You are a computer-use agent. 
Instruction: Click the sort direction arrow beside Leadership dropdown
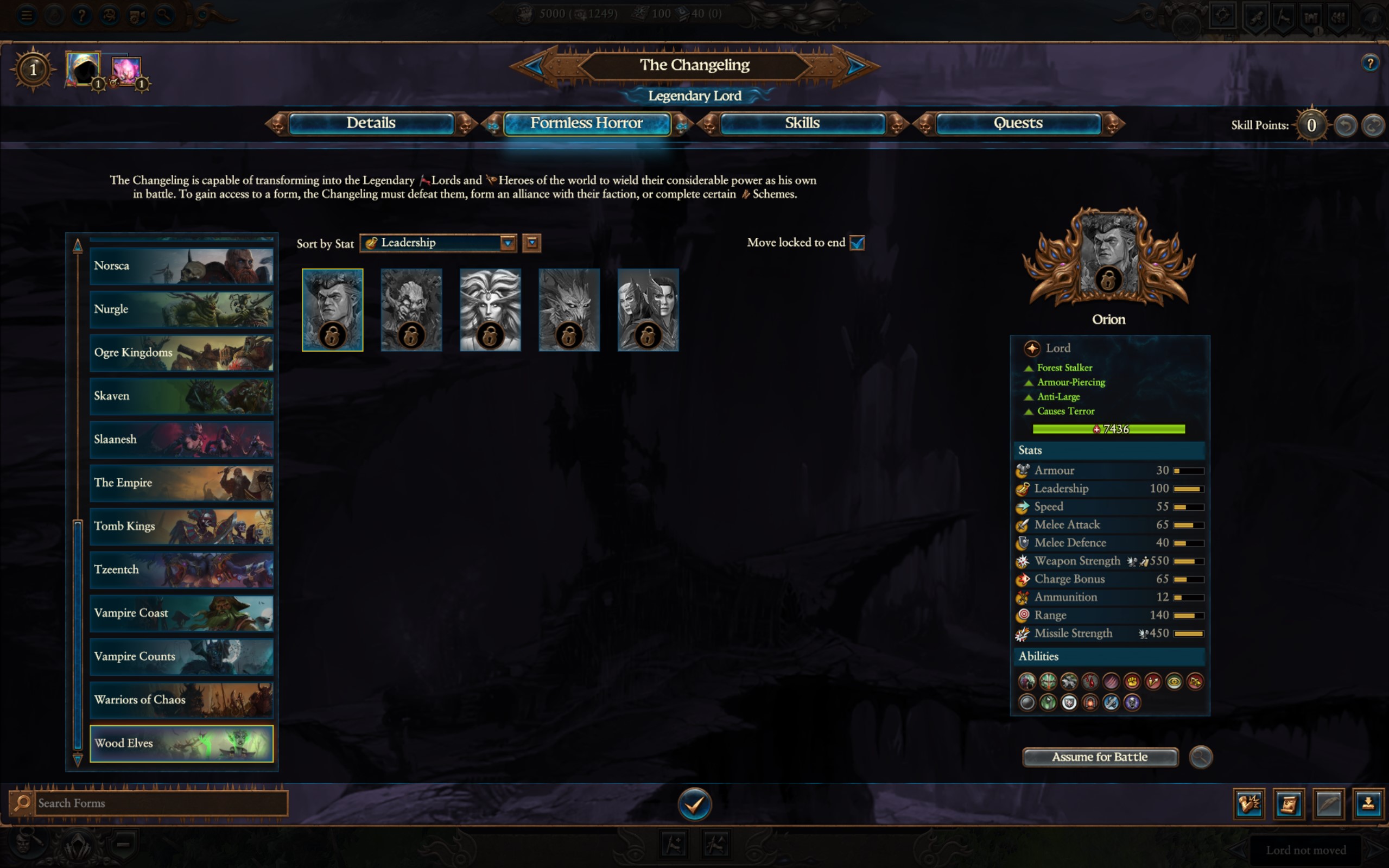531,243
